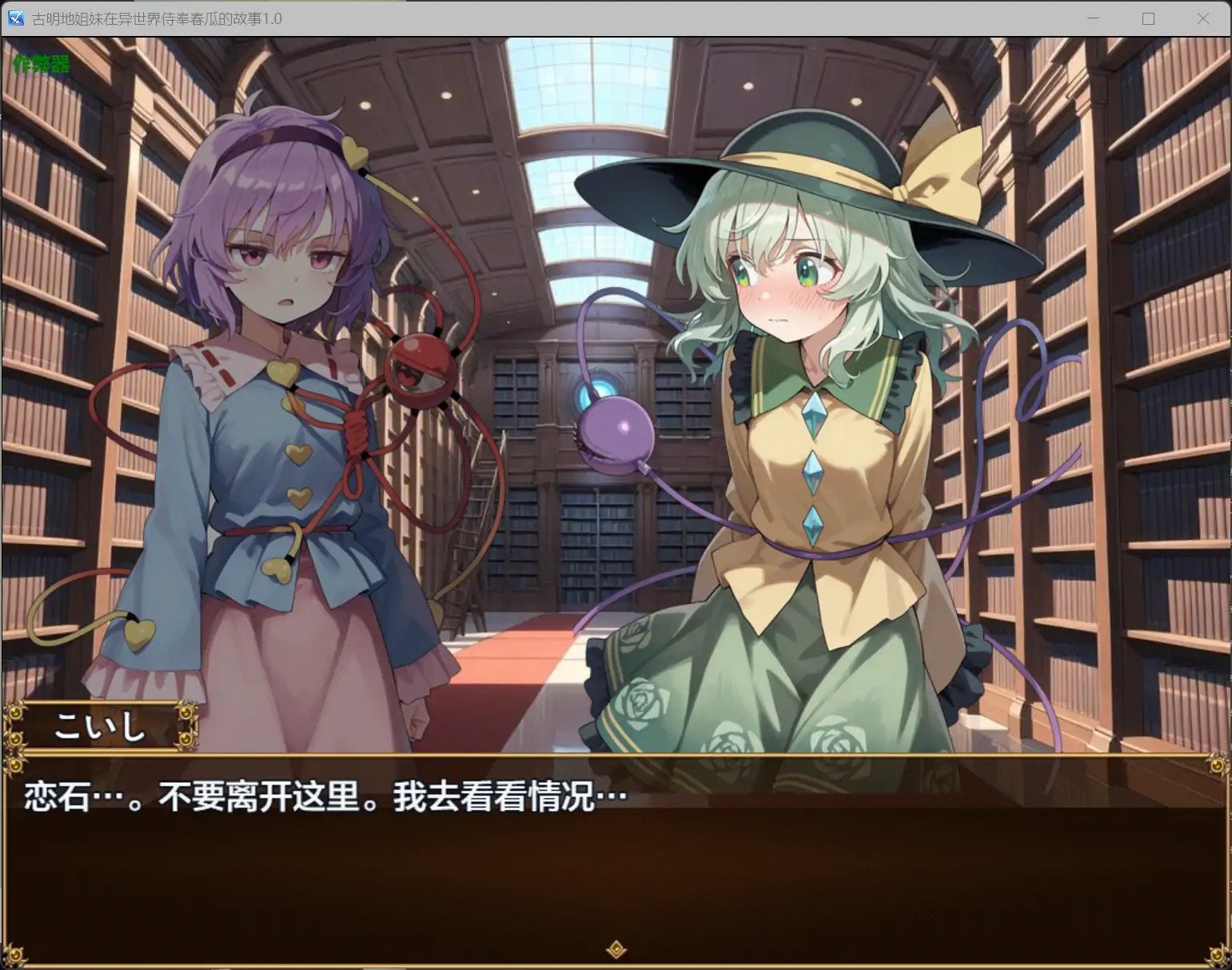Toggle the cheat overlay by clicking 作弊器
Image resolution: width=1232 pixels, height=970 pixels.
pos(40,64)
